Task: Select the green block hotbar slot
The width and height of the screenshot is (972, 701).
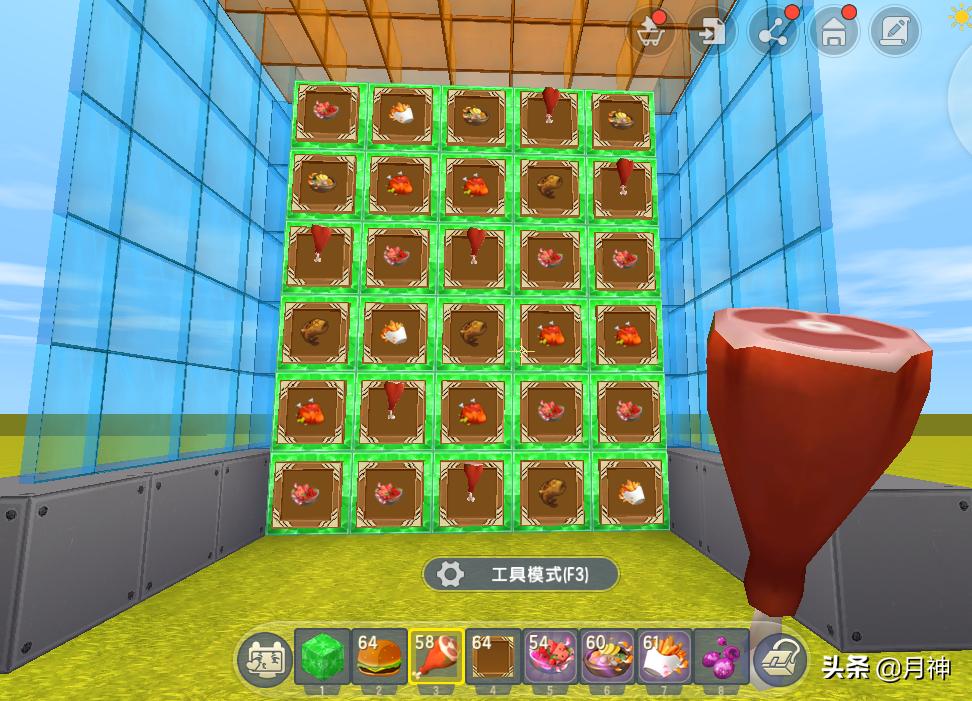Action: pyautogui.click(x=322, y=656)
